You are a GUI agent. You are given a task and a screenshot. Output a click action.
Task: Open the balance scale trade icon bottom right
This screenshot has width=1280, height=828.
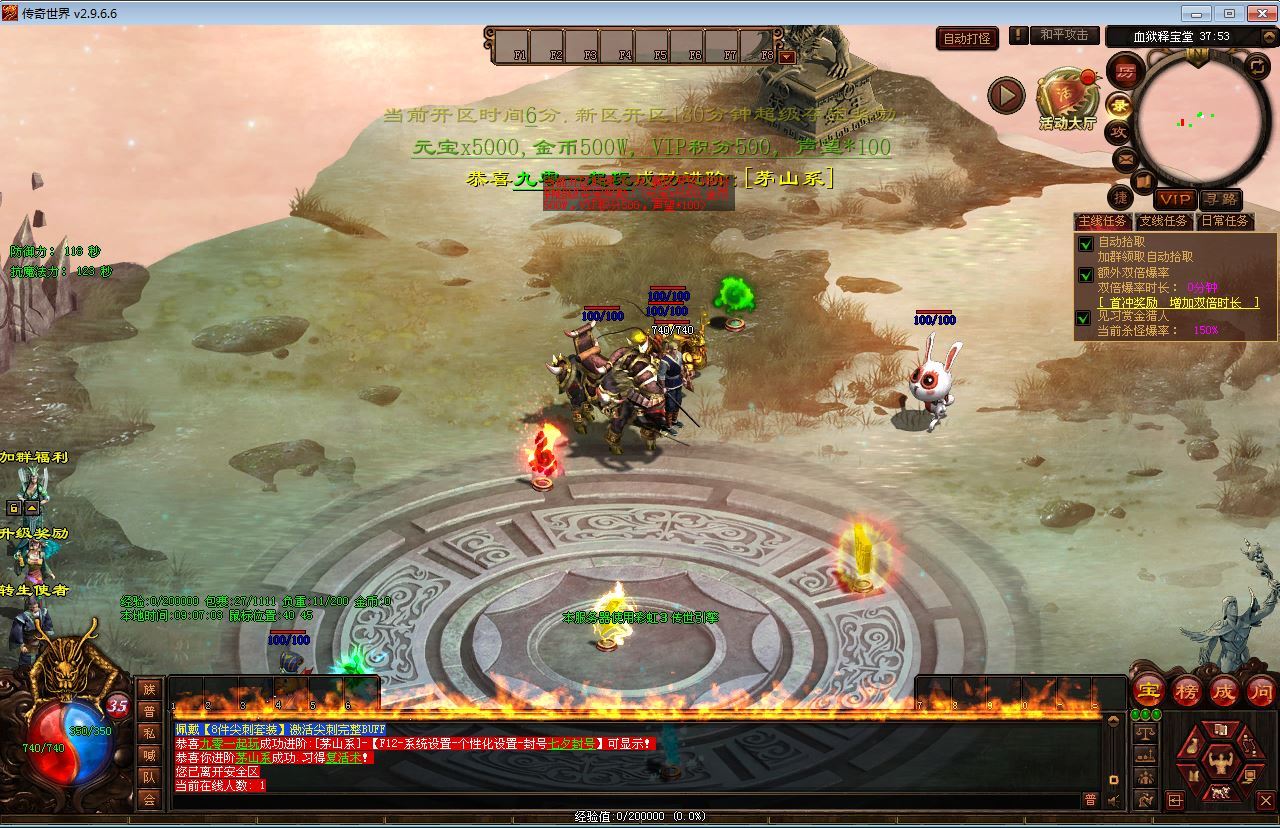pyautogui.click(x=1145, y=731)
